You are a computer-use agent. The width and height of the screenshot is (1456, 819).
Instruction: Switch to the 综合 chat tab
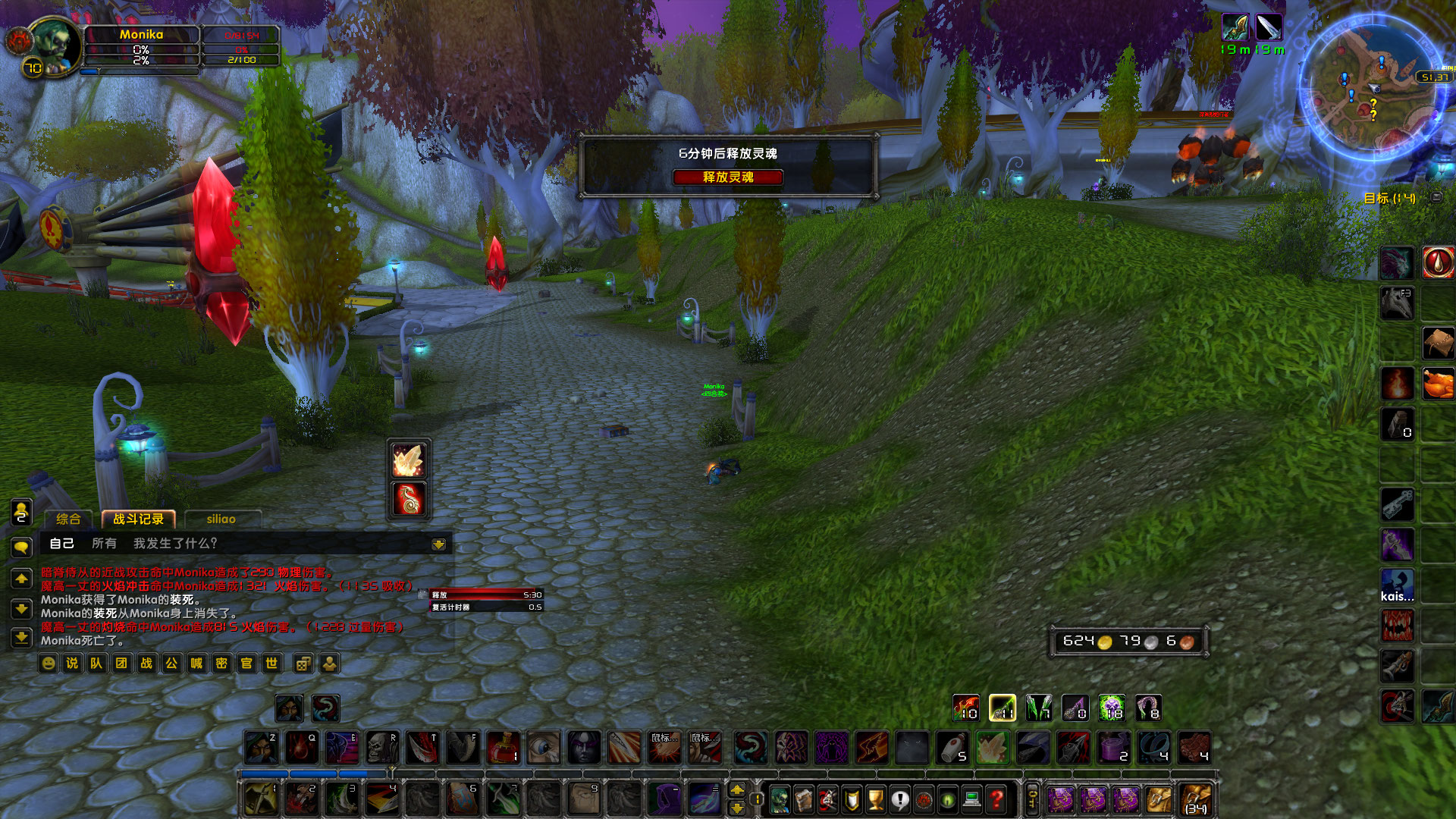68,519
